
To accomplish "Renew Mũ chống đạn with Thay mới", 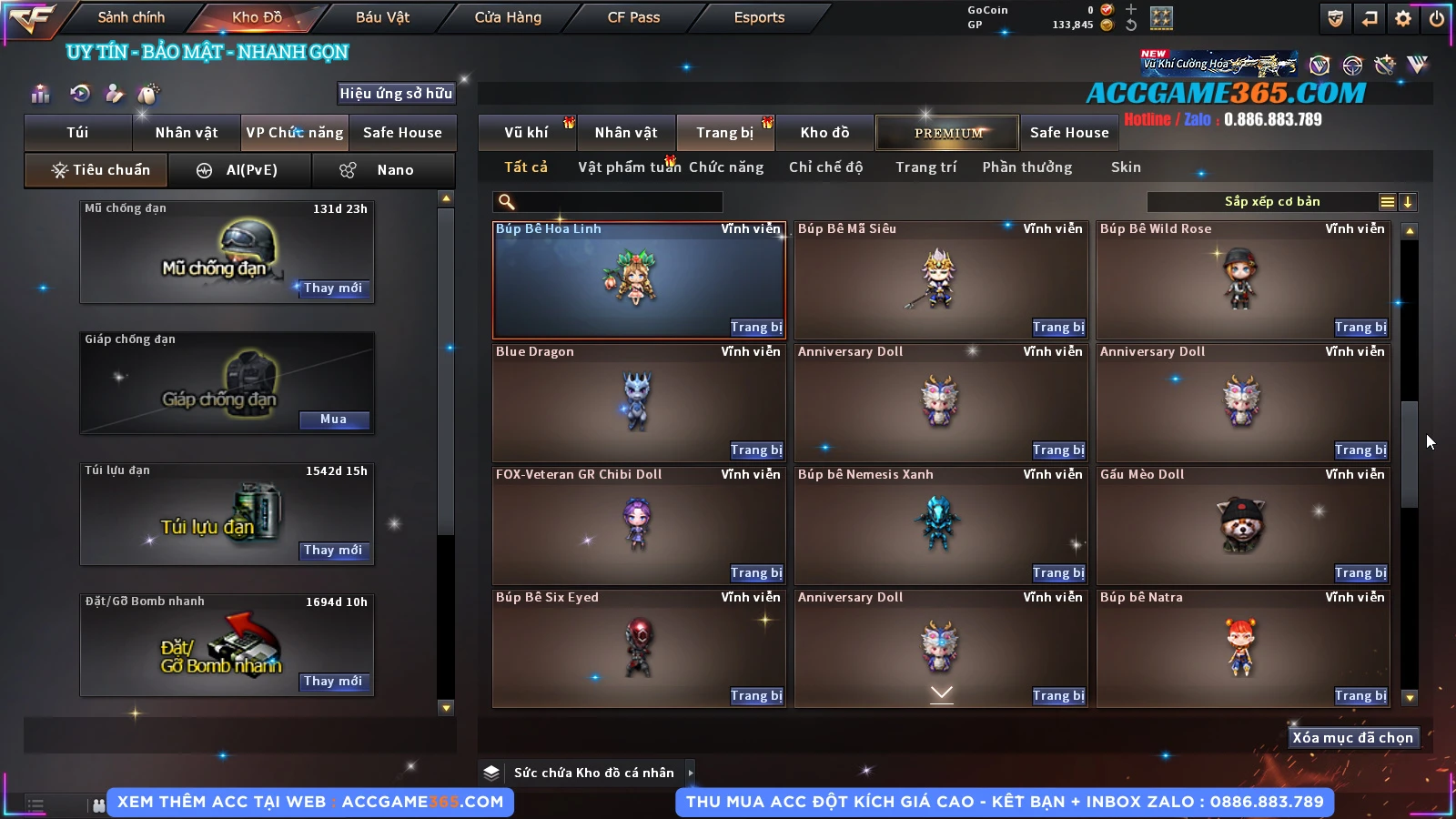I will 333,288.
